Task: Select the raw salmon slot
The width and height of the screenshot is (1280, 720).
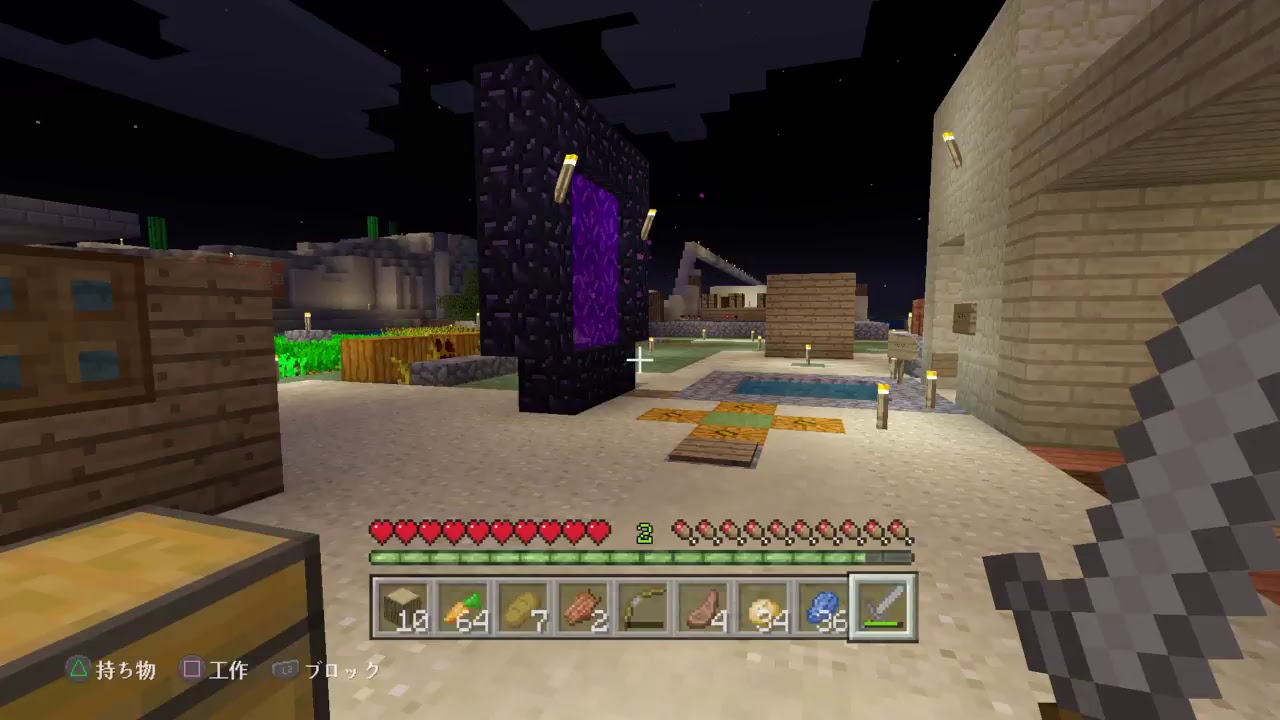Action: pos(580,605)
